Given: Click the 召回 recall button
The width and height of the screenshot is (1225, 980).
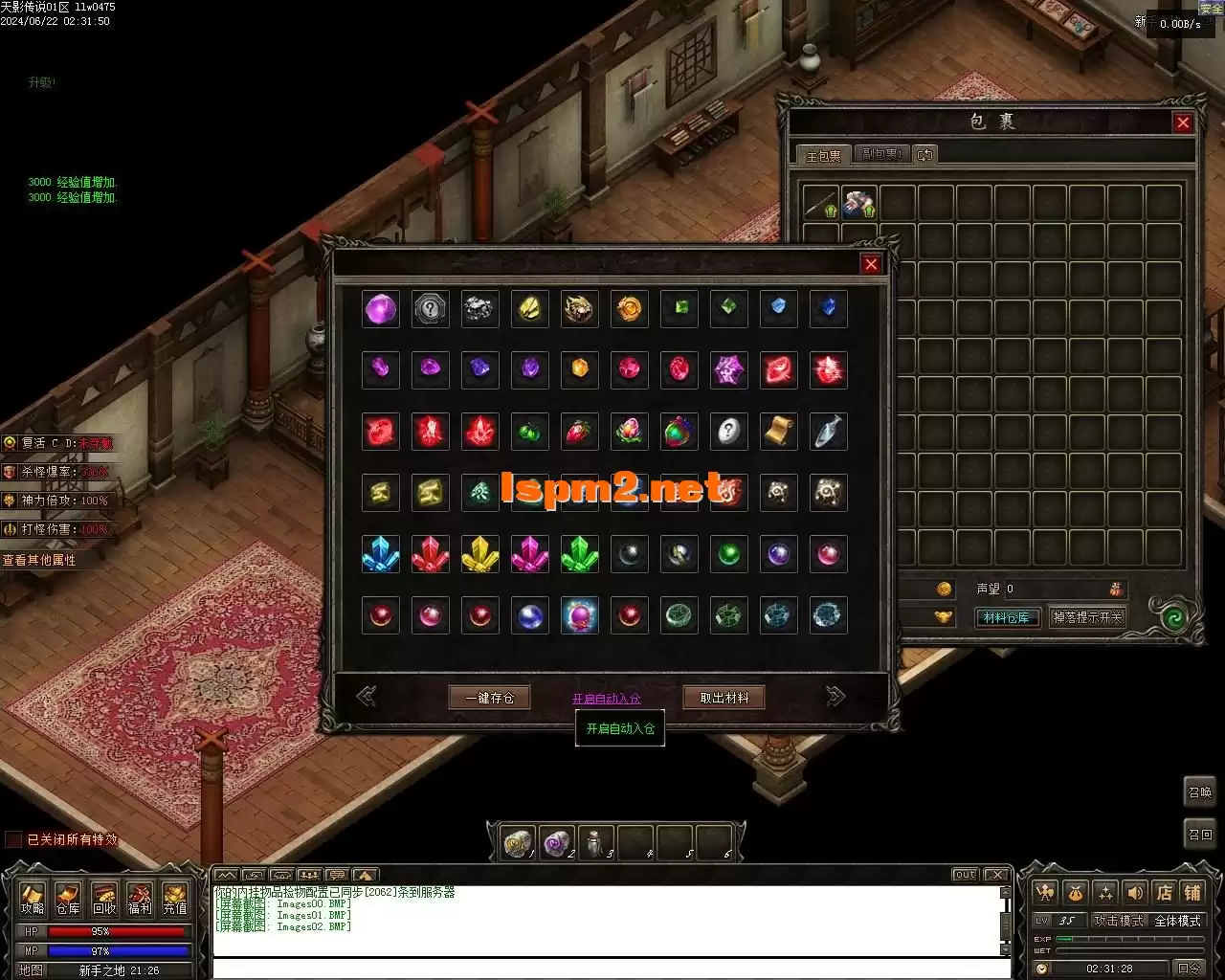Looking at the screenshot, I should 1200,835.
